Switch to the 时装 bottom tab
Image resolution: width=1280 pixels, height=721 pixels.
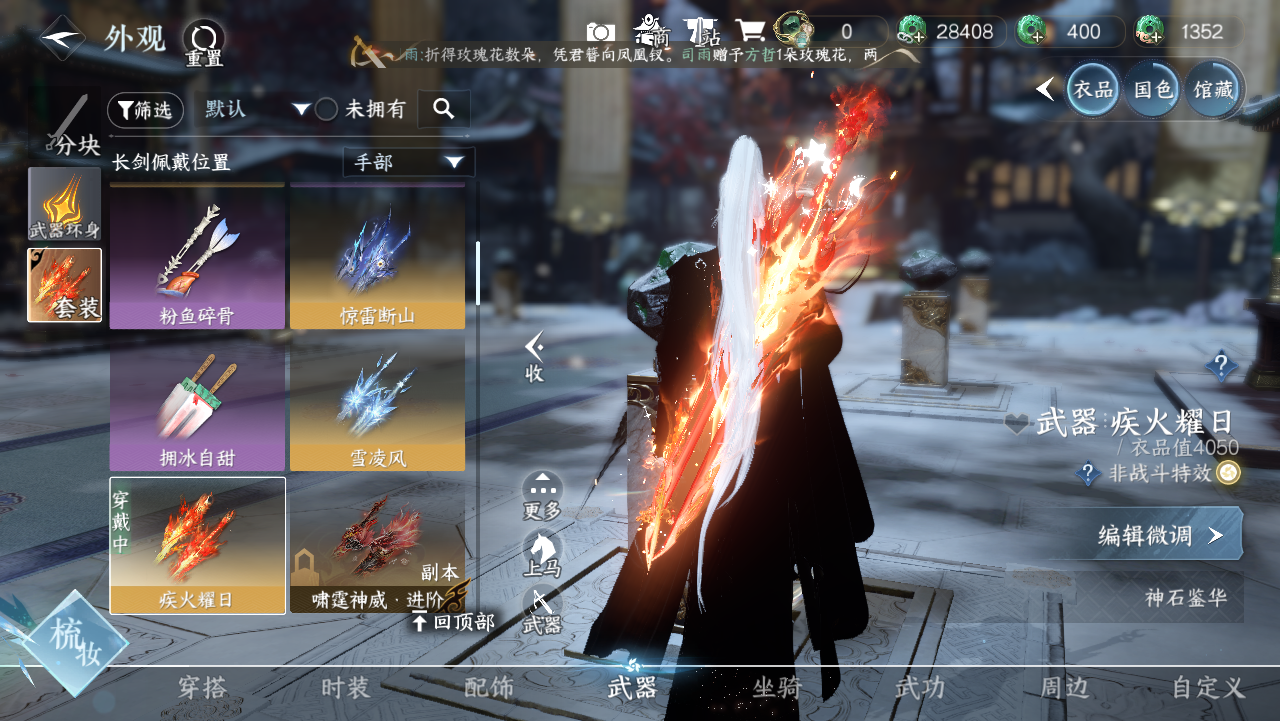pyautogui.click(x=345, y=688)
